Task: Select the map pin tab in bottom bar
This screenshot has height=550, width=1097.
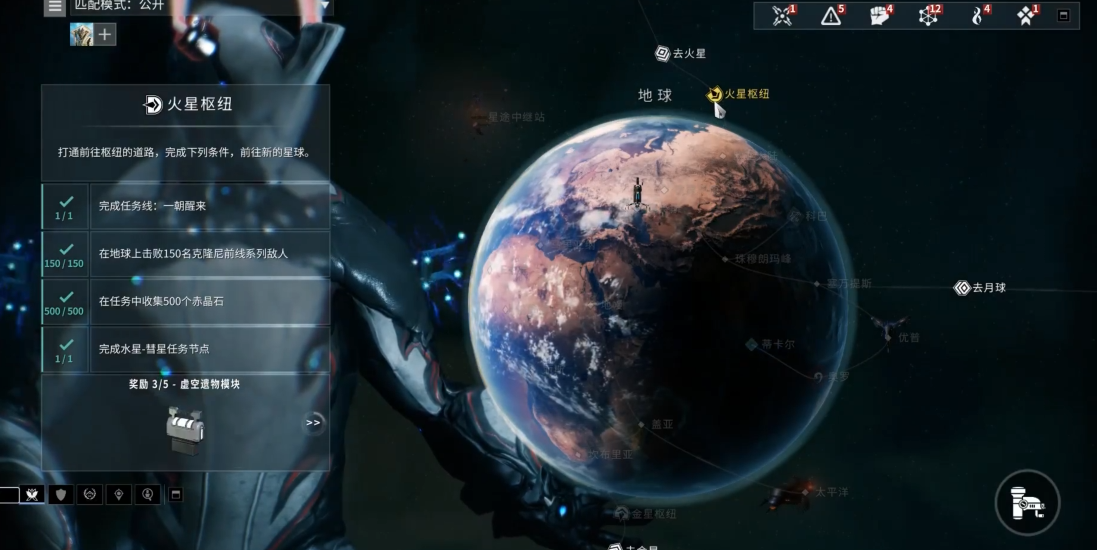Action: pyautogui.click(x=119, y=494)
